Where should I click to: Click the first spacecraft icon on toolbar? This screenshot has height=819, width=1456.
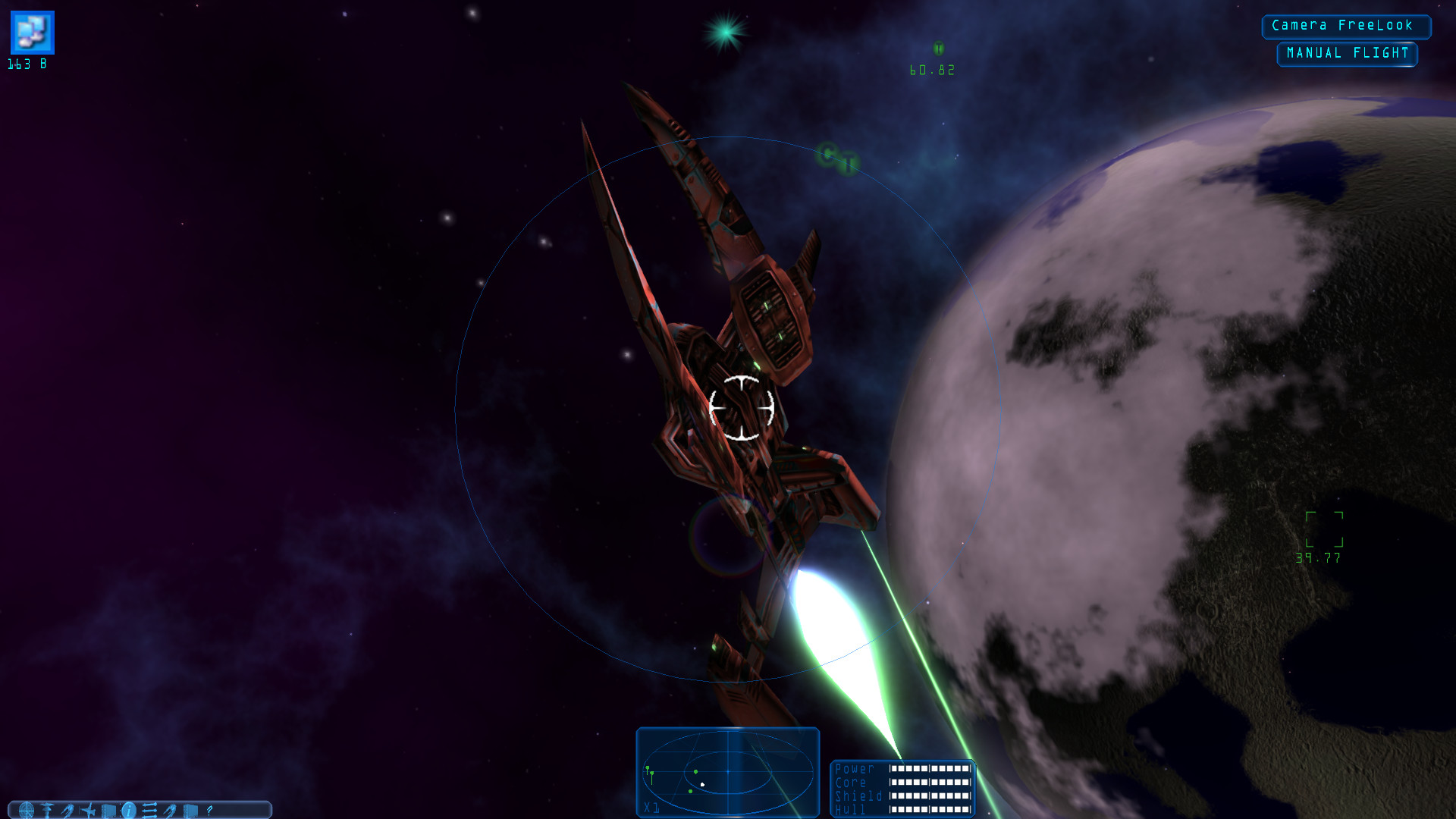click(x=67, y=810)
